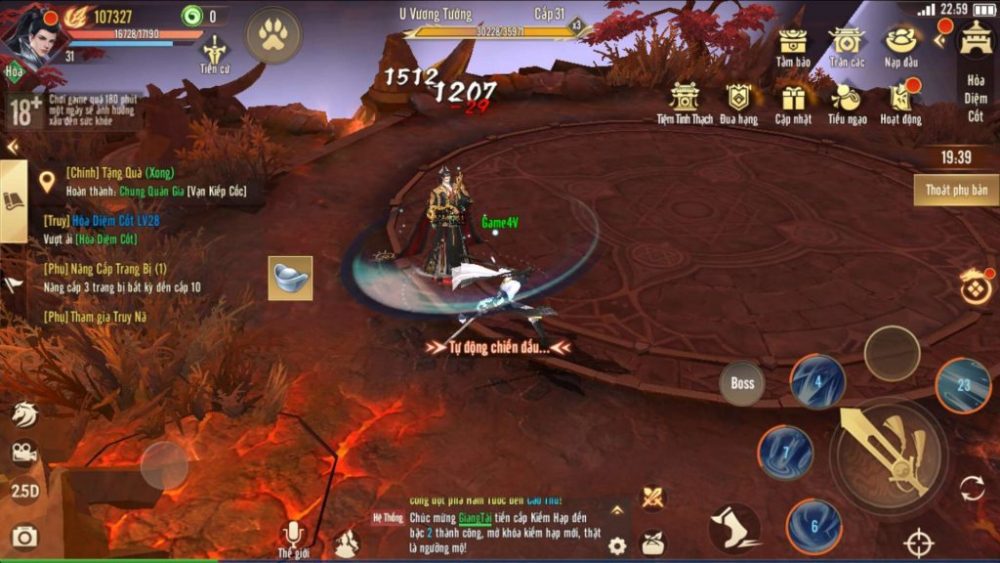Open the Cập nhật update gift
Screen dimensions: 1000x563
coord(794,102)
